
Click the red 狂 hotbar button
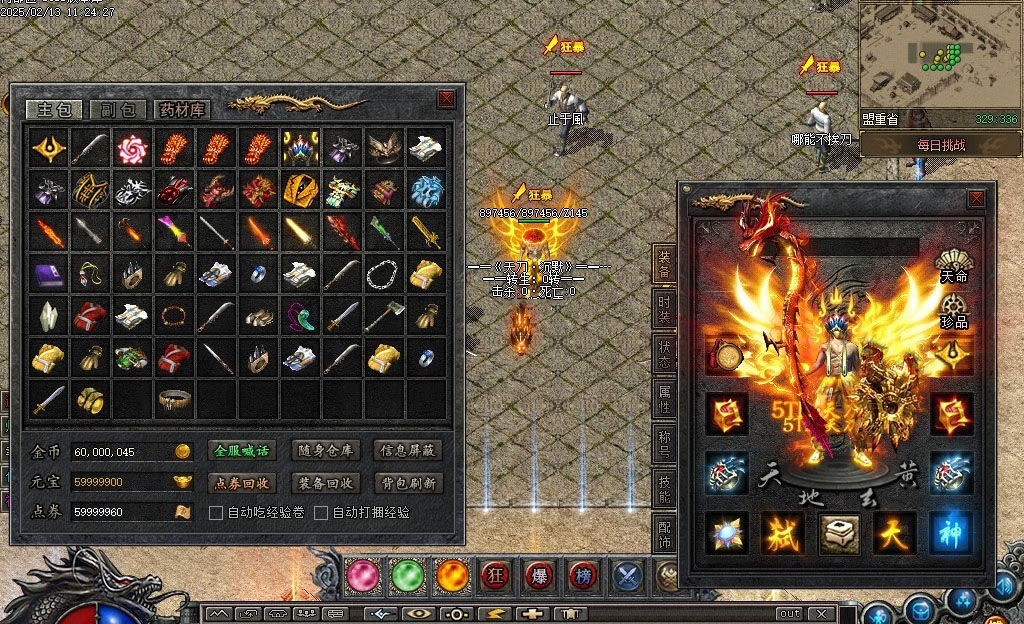pos(494,575)
